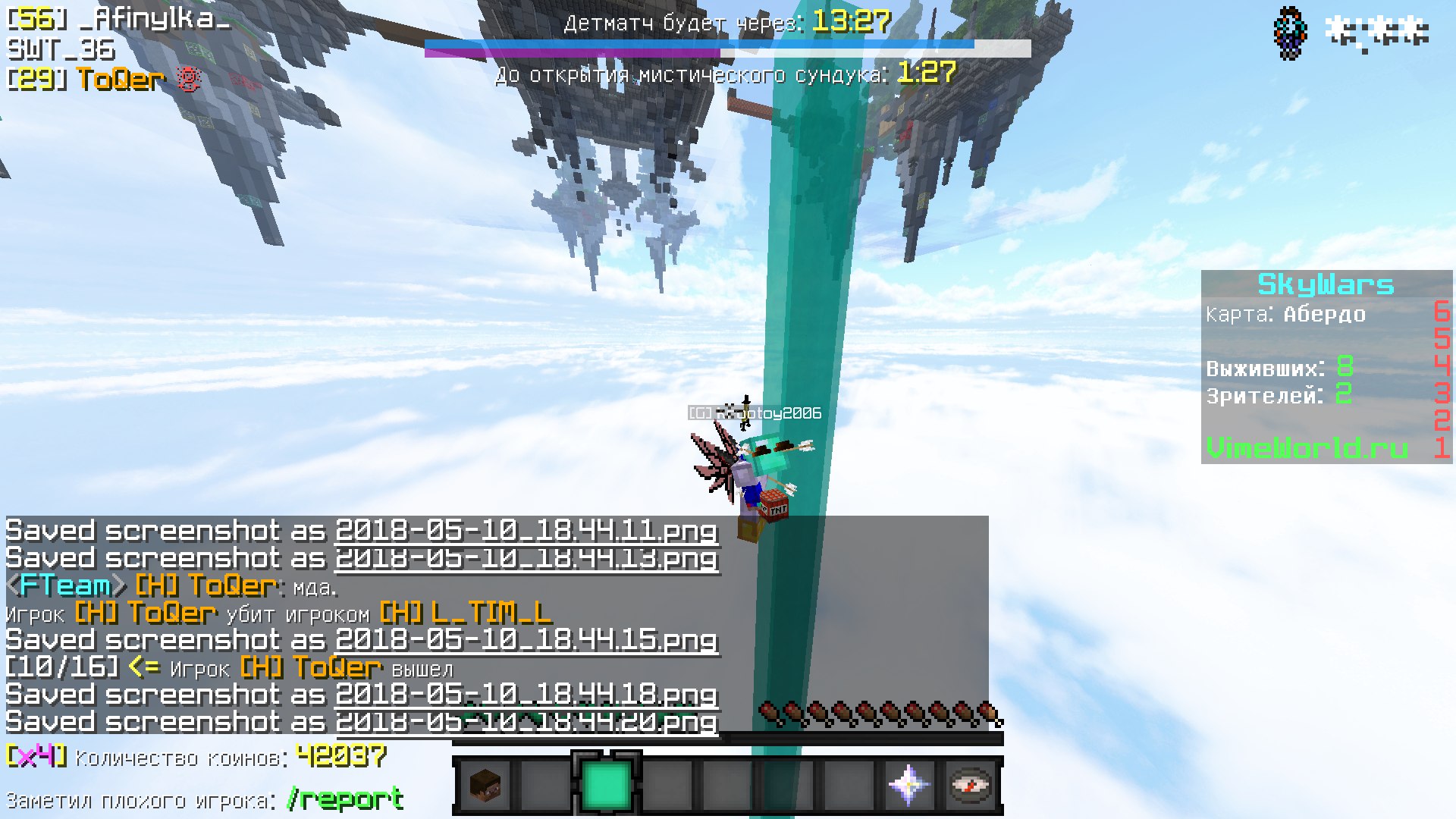
Task: Click the /report command link
Action: click(x=343, y=798)
